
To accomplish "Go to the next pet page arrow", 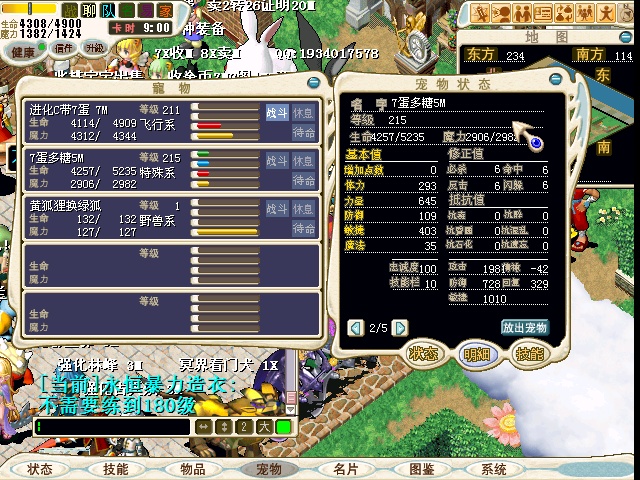I will [400, 328].
